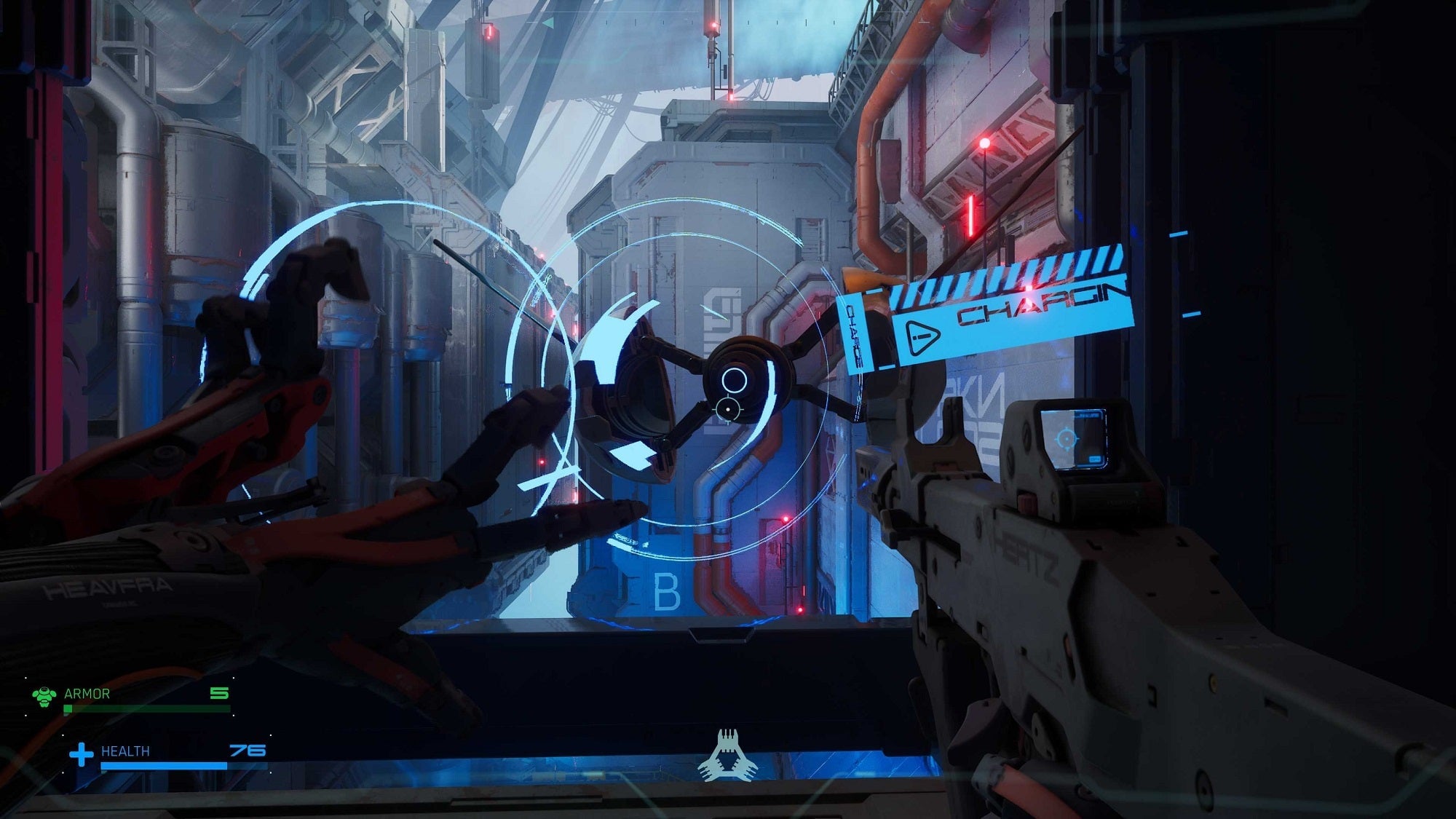Expand the ARMOR status readout
Image resolution: width=1456 pixels, height=819 pixels.
click(87, 695)
